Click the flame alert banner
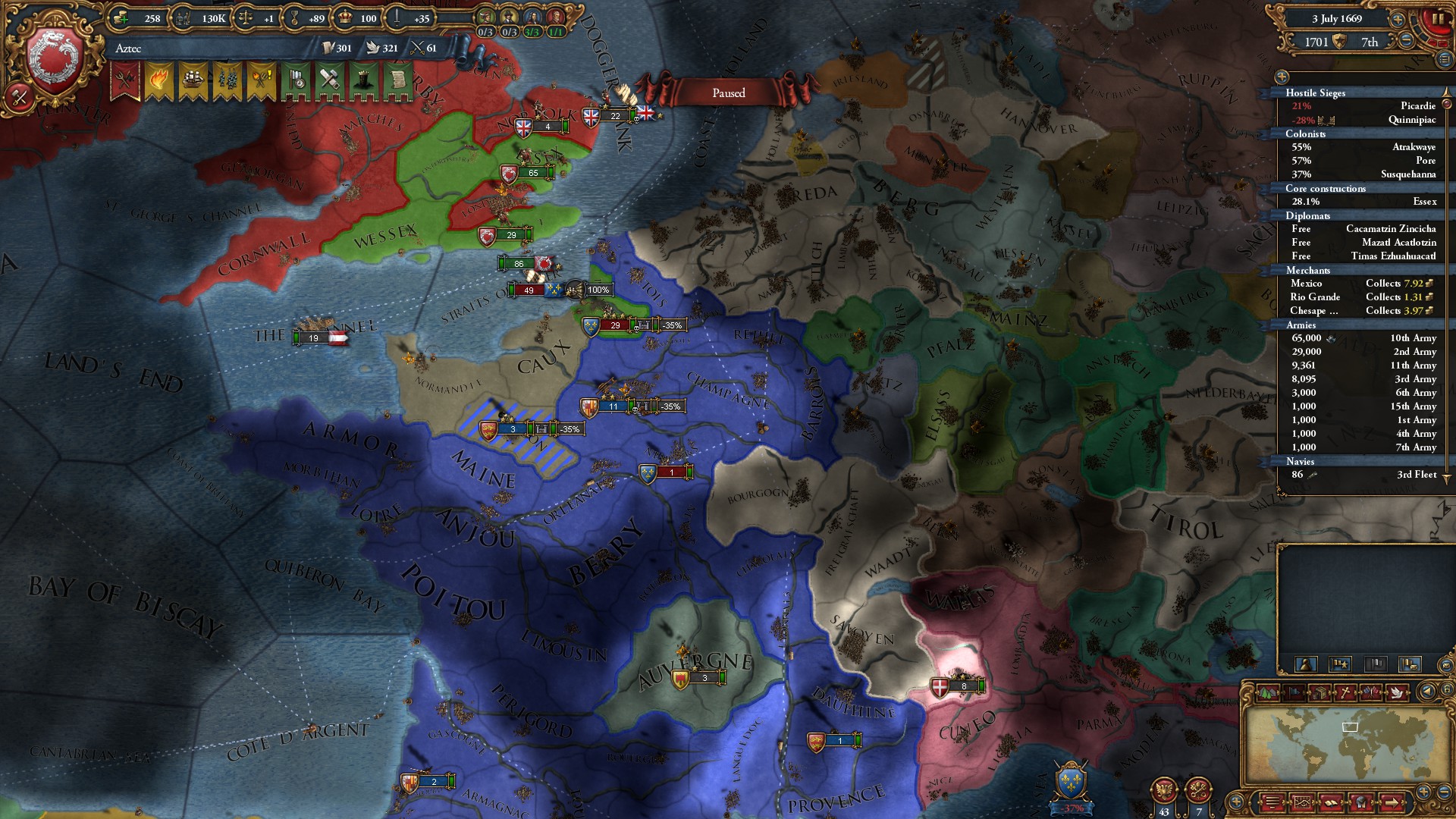The width and height of the screenshot is (1456, 819). tap(158, 80)
